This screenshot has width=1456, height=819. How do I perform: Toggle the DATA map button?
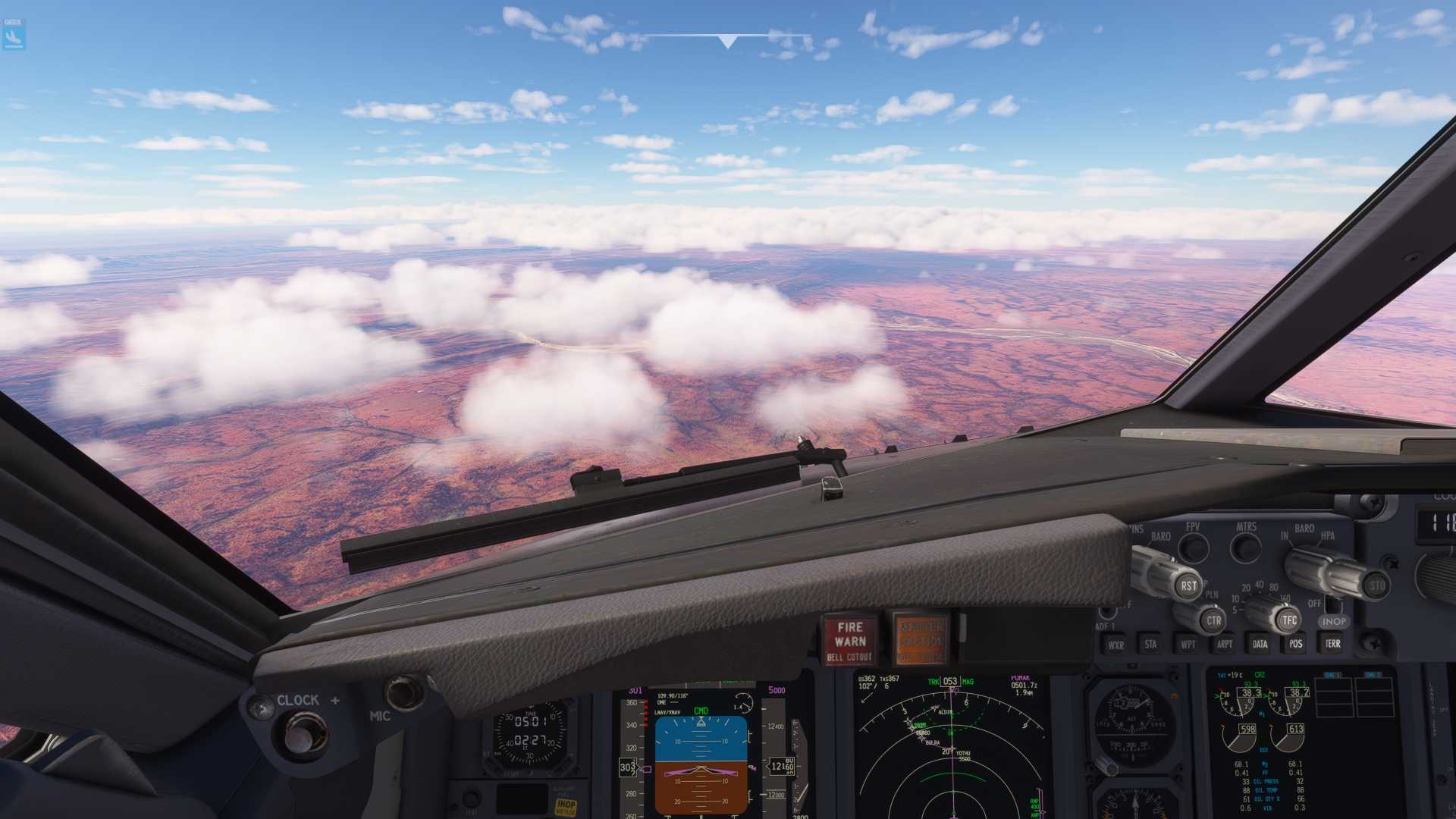pos(1260,645)
